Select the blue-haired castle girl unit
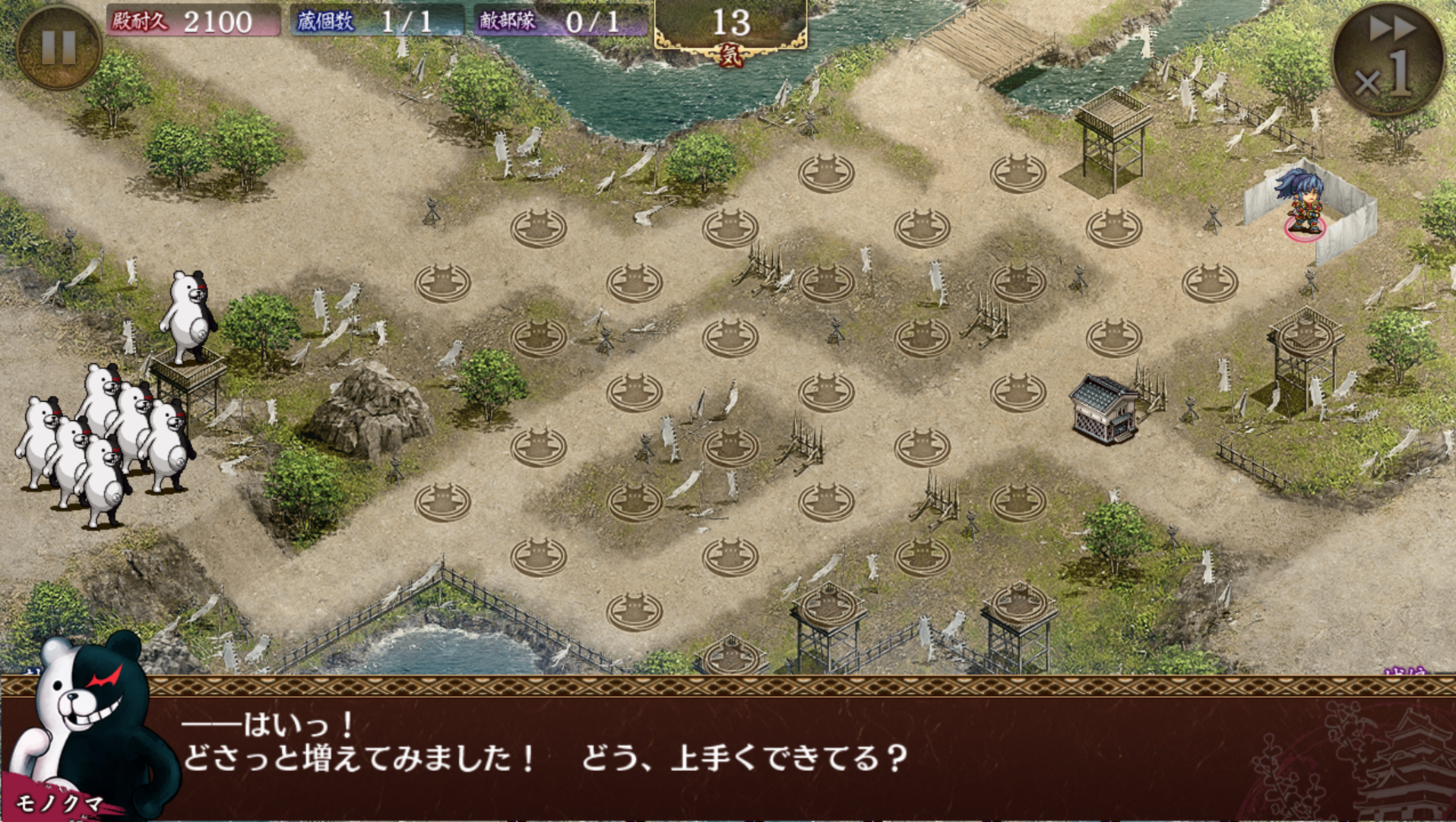1456x822 pixels. (x=1302, y=201)
